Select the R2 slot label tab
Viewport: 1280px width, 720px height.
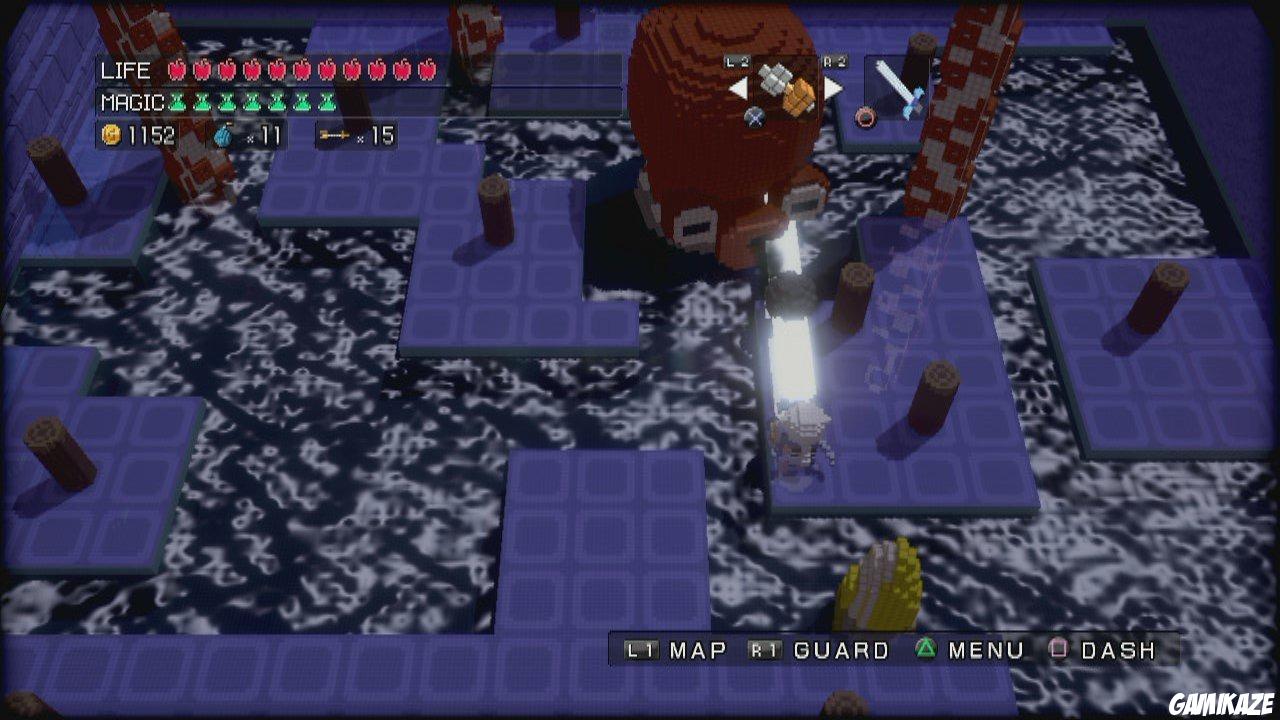tap(835, 61)
